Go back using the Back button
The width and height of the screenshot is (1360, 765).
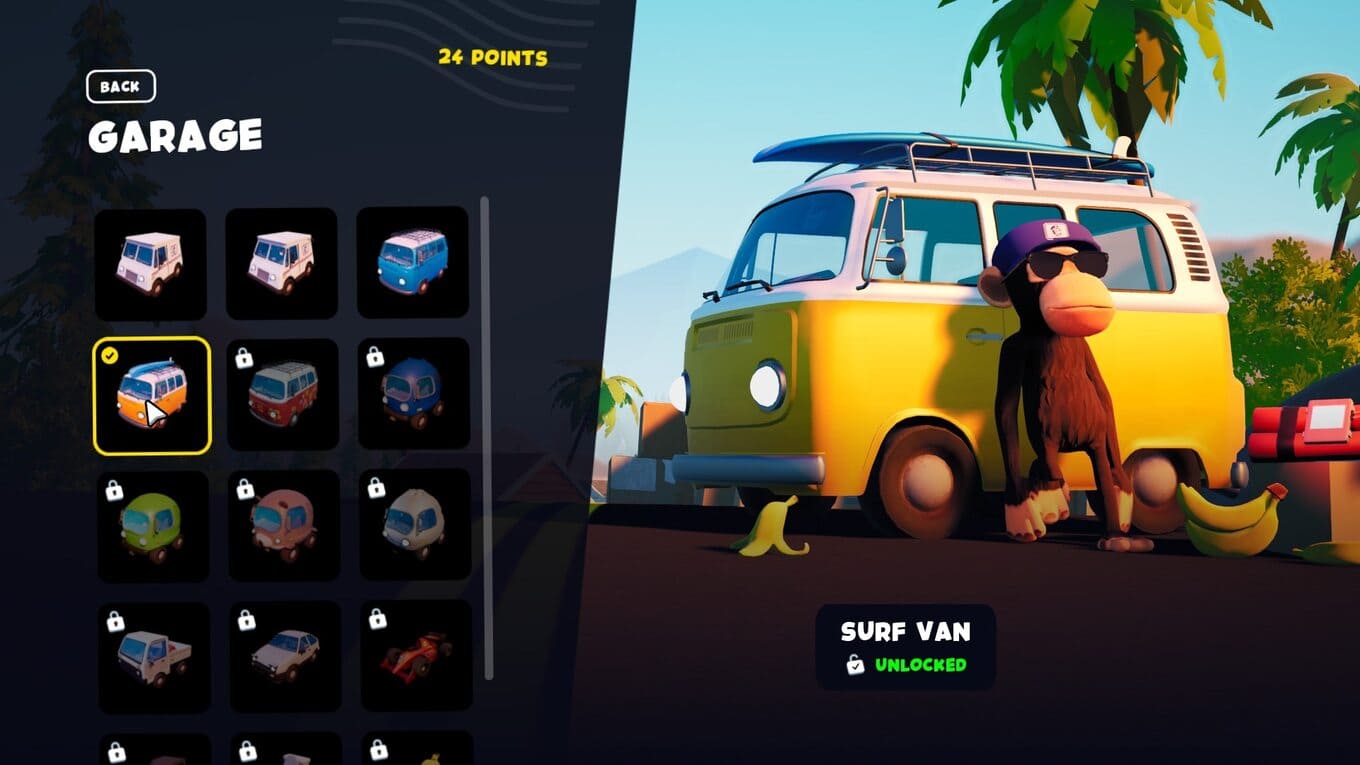pyautogui.click(x=120, y=86)
